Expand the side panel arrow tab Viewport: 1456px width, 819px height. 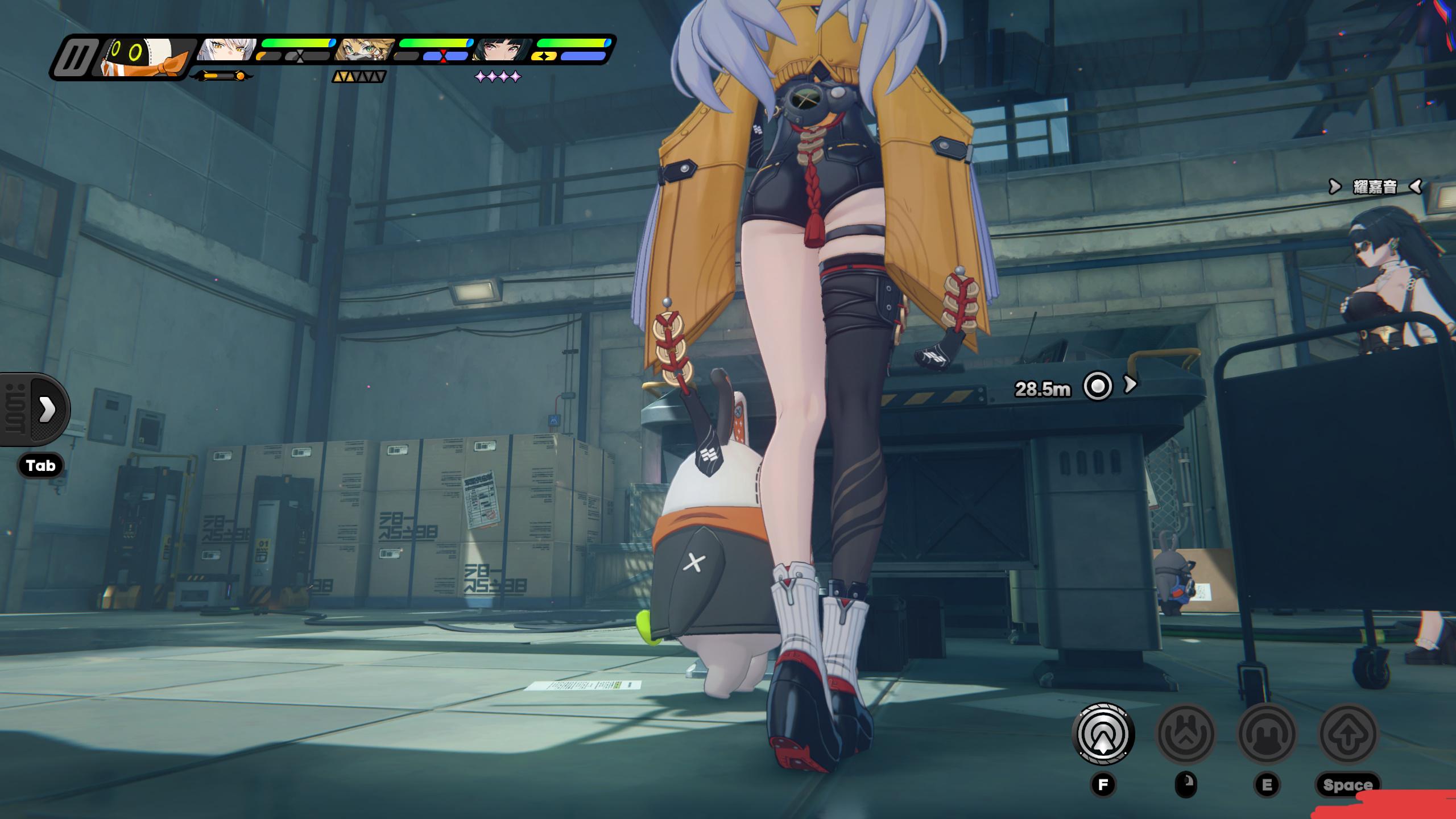click(47, 409)
